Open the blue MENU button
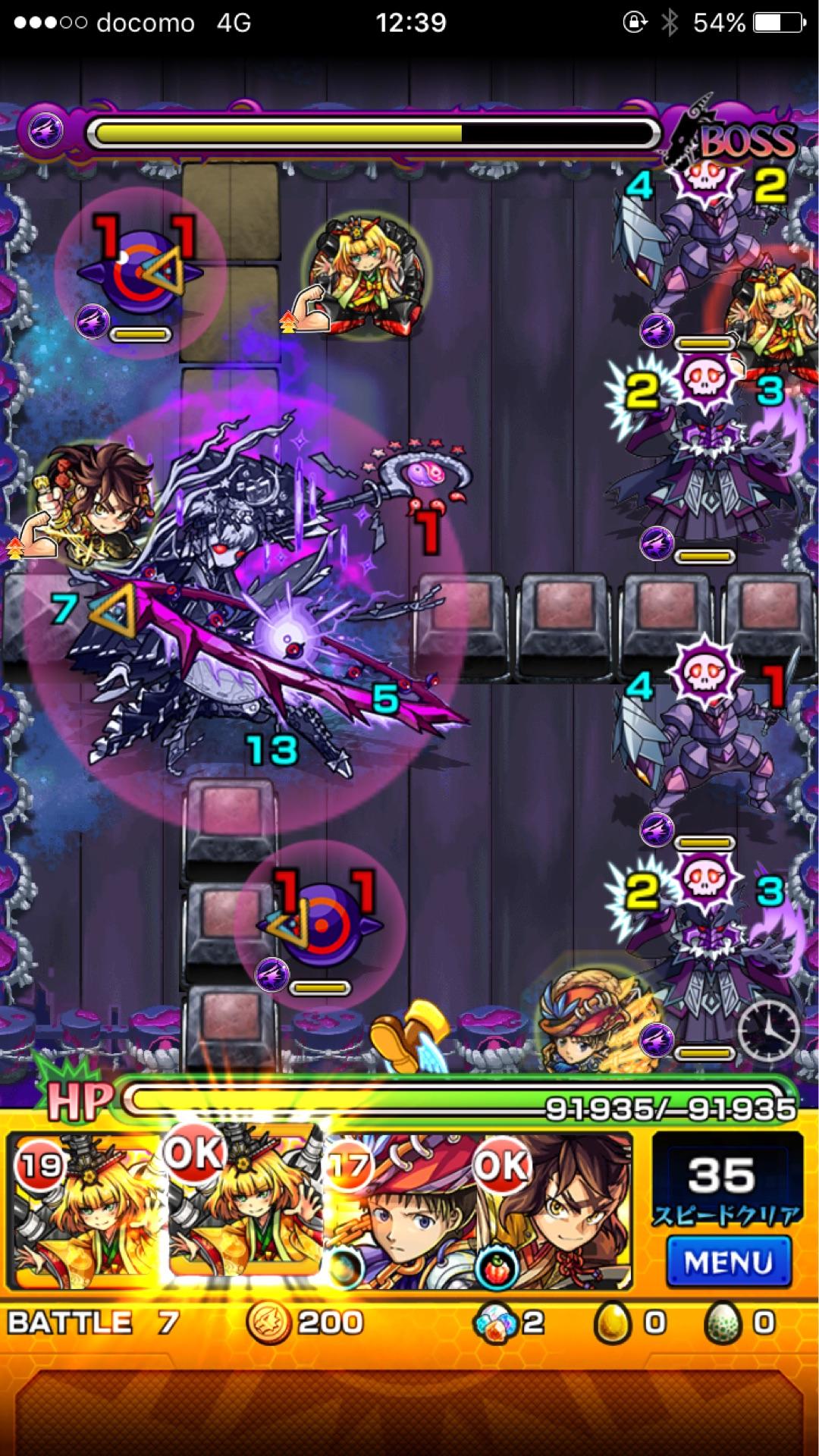Screen dimensions: 819x1456 pos(728,1262)
